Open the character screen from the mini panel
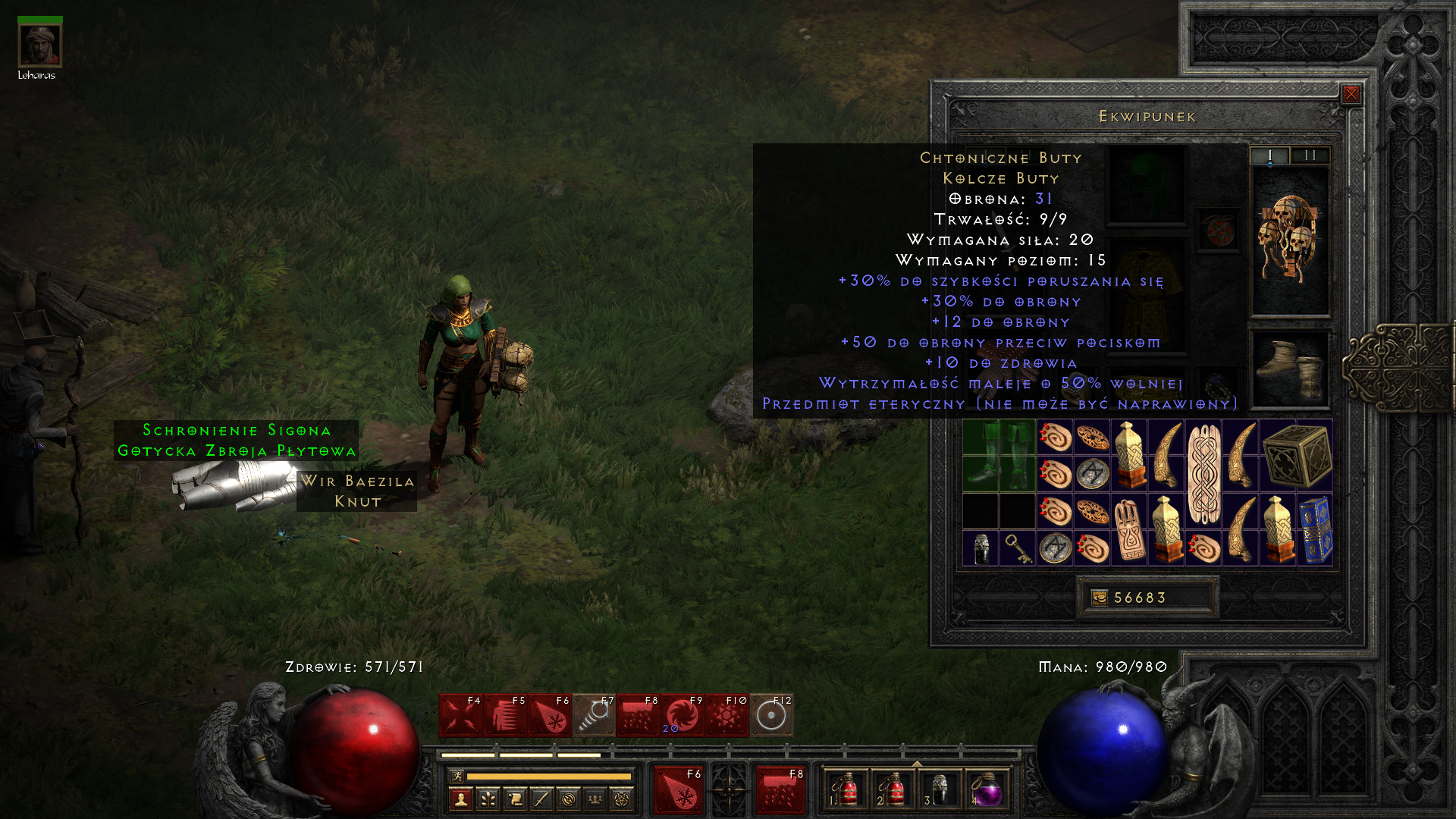This screenshot has height=819, width=1456. coord(461,799)
